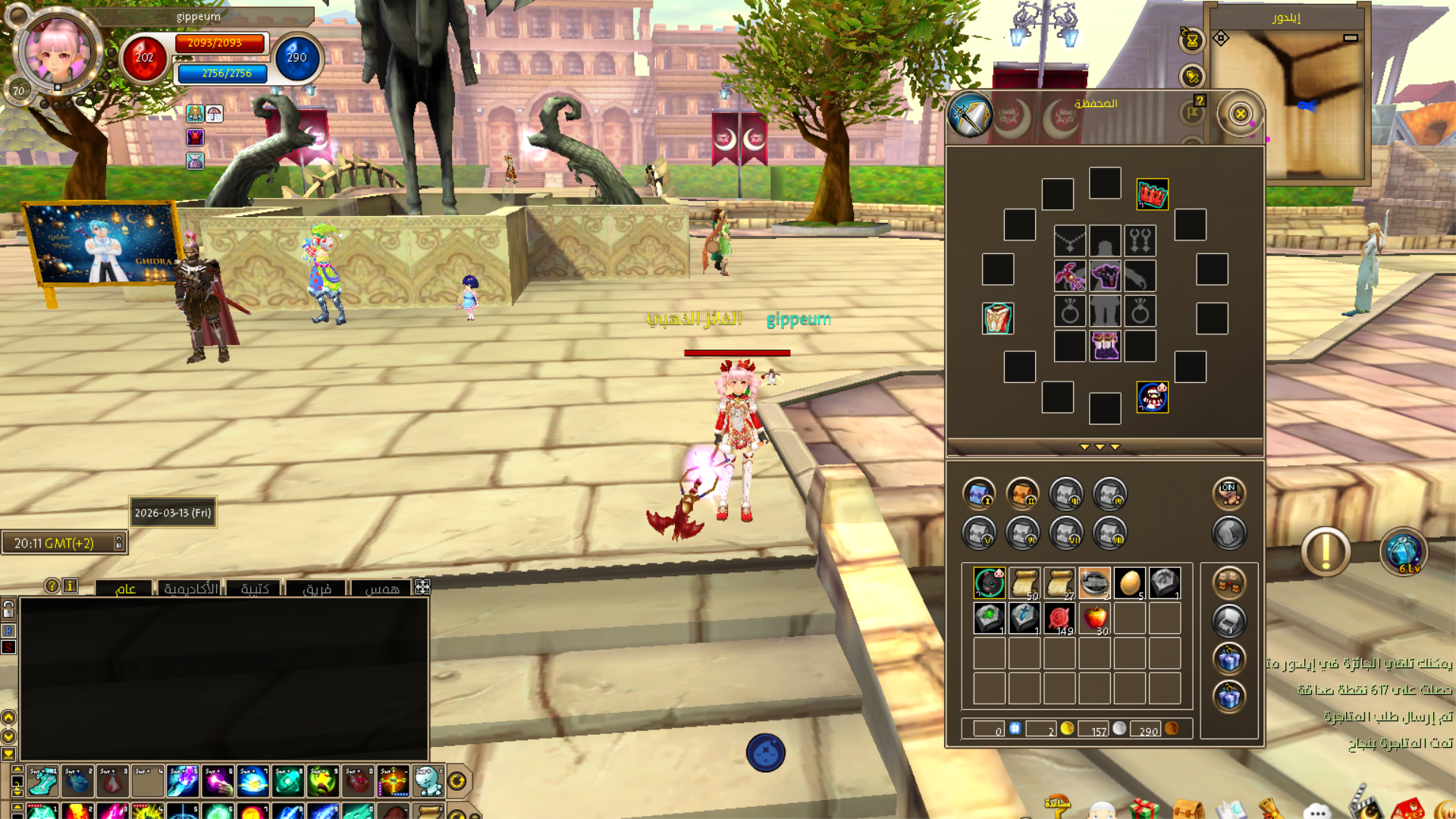Open the همس whisper chat tab

[x=381, y=588]
